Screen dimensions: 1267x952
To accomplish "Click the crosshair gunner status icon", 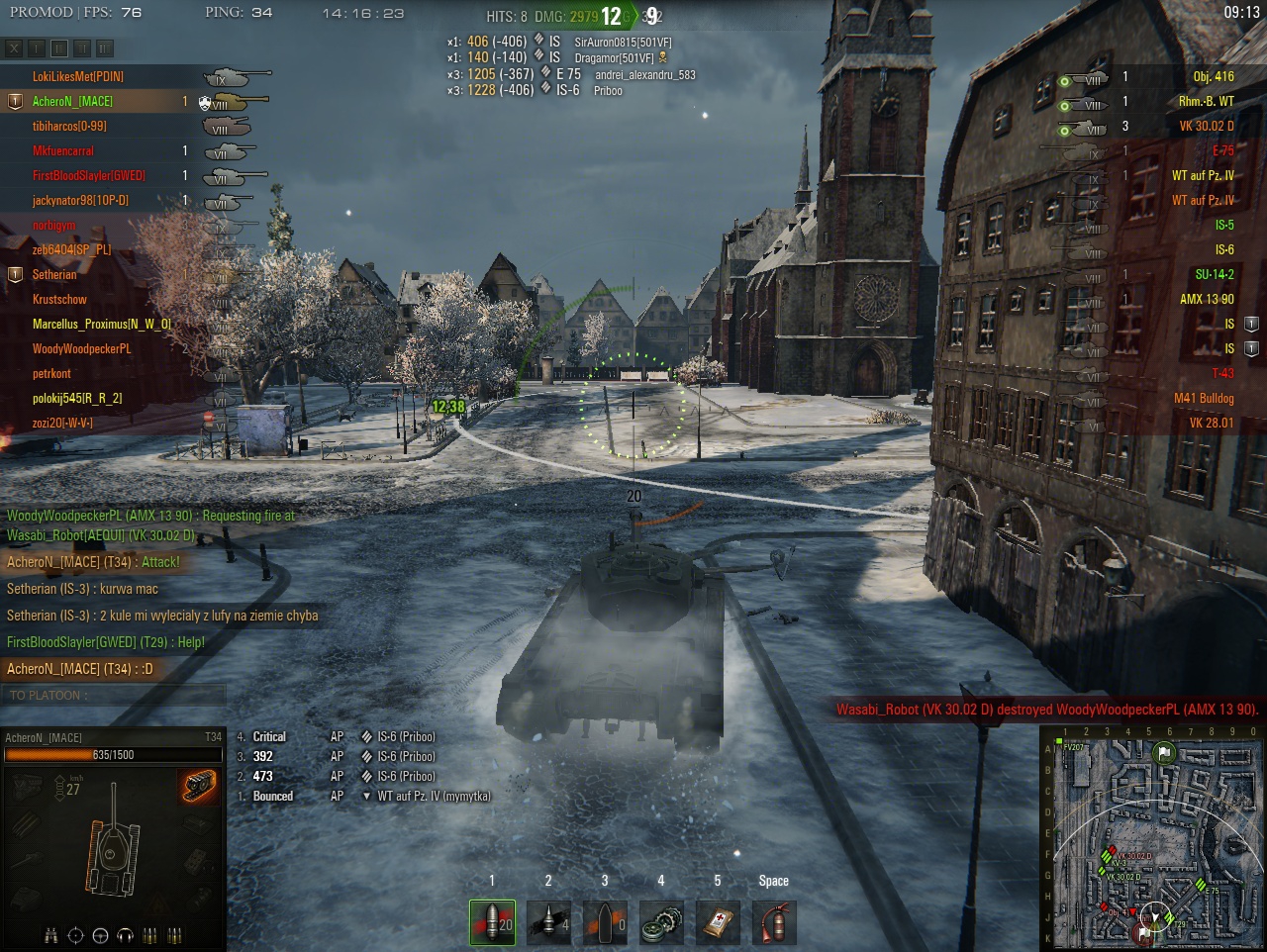I will [x=75, y=935].
